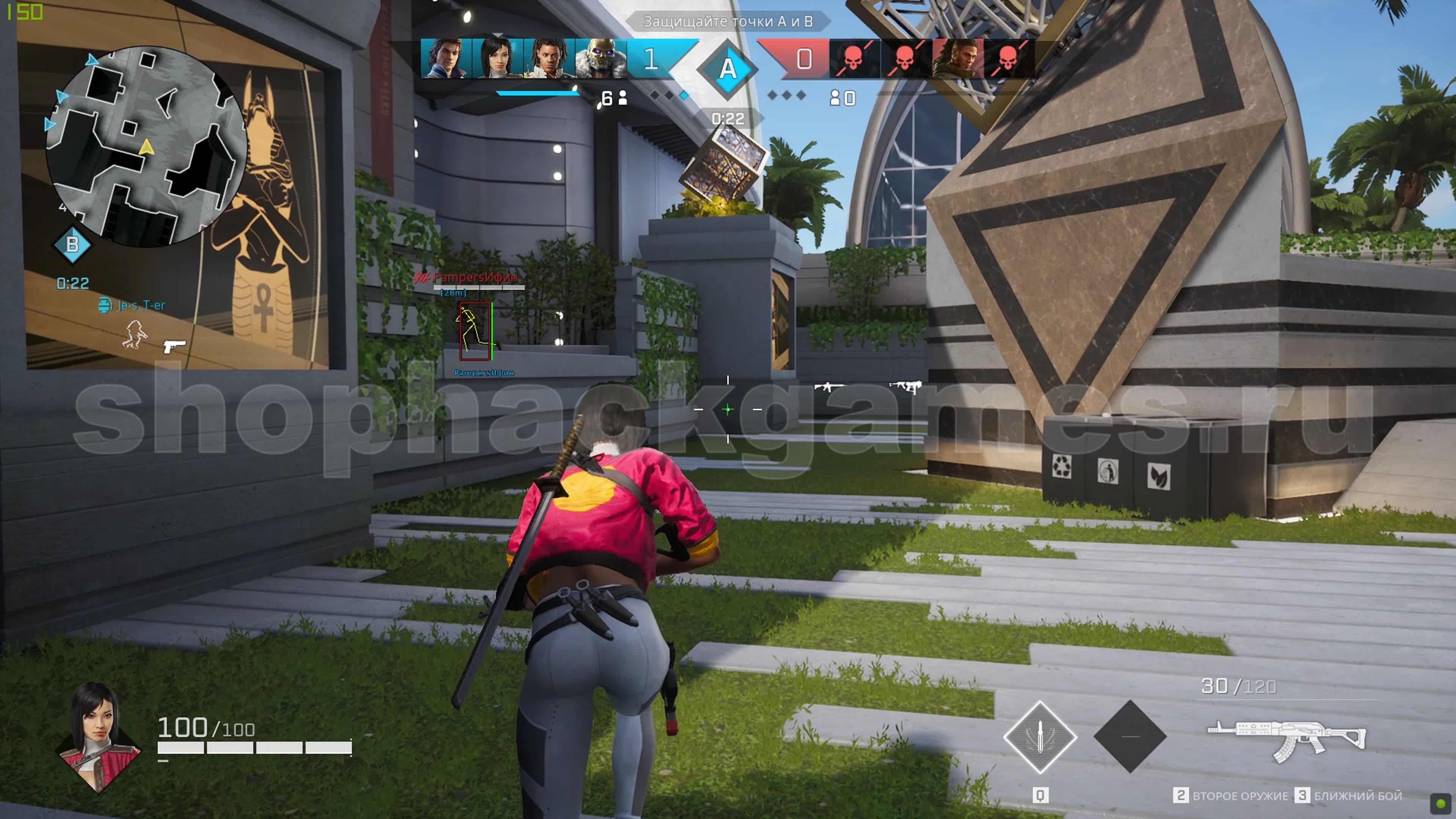Activate the throwing knife ability icon
The height and width of the screenshot is (819, 1456).
coord(1039,736)
